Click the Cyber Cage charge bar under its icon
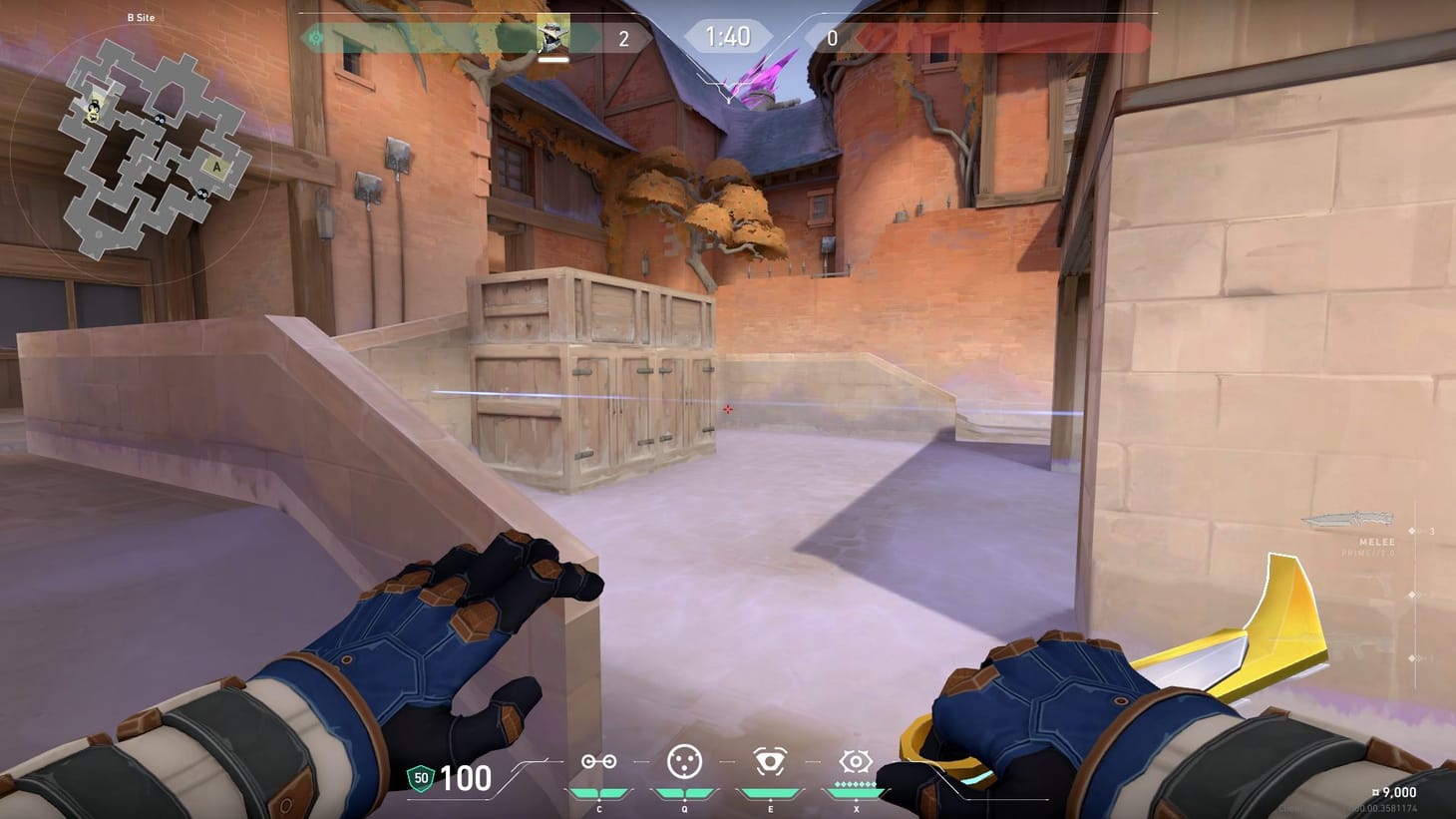The width and height of the screenshot is (1456, 819). click(x=684, y=792)
